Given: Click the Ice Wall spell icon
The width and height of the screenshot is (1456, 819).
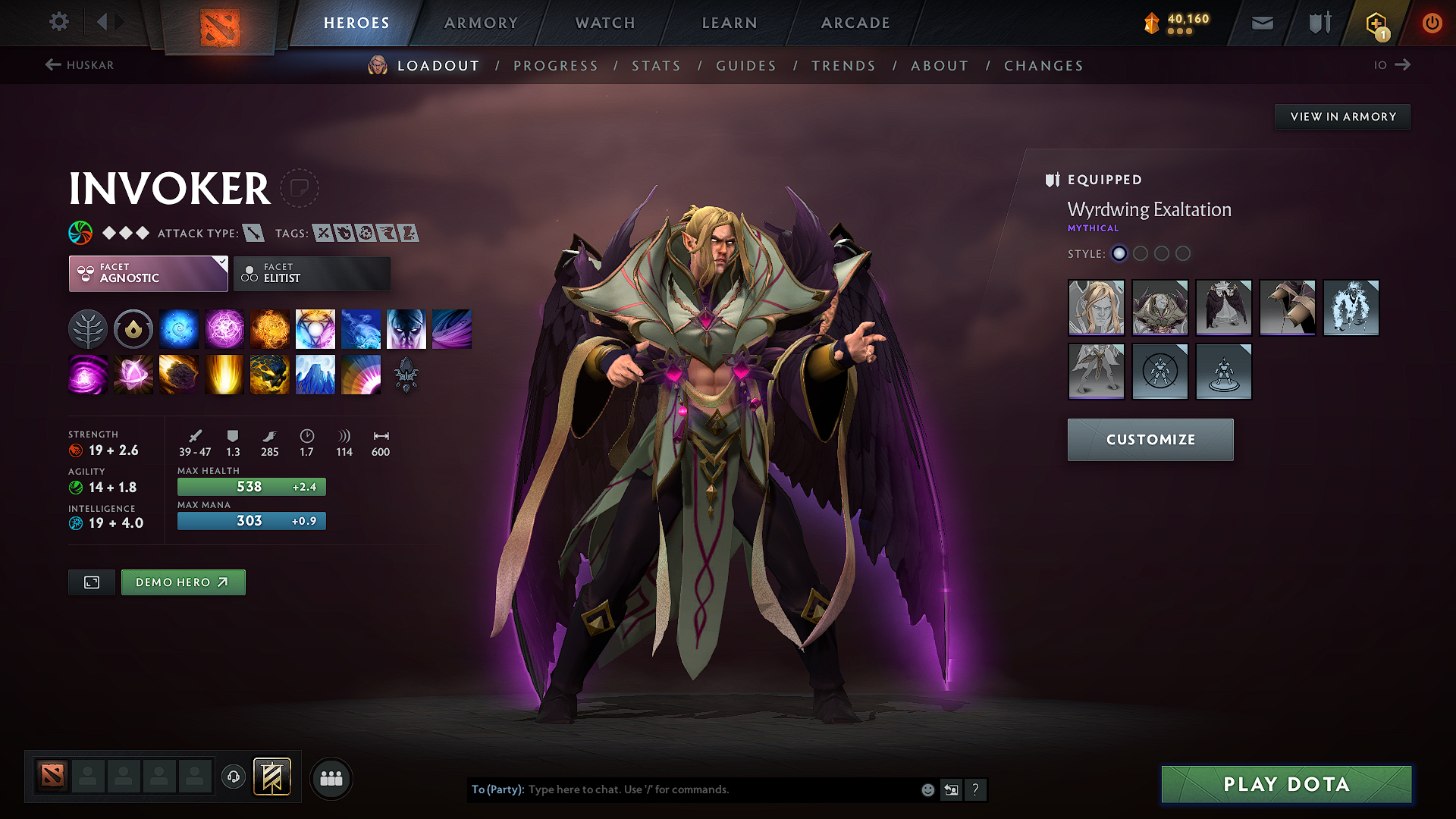Looking at the screenshot, I should coord(315,374).
